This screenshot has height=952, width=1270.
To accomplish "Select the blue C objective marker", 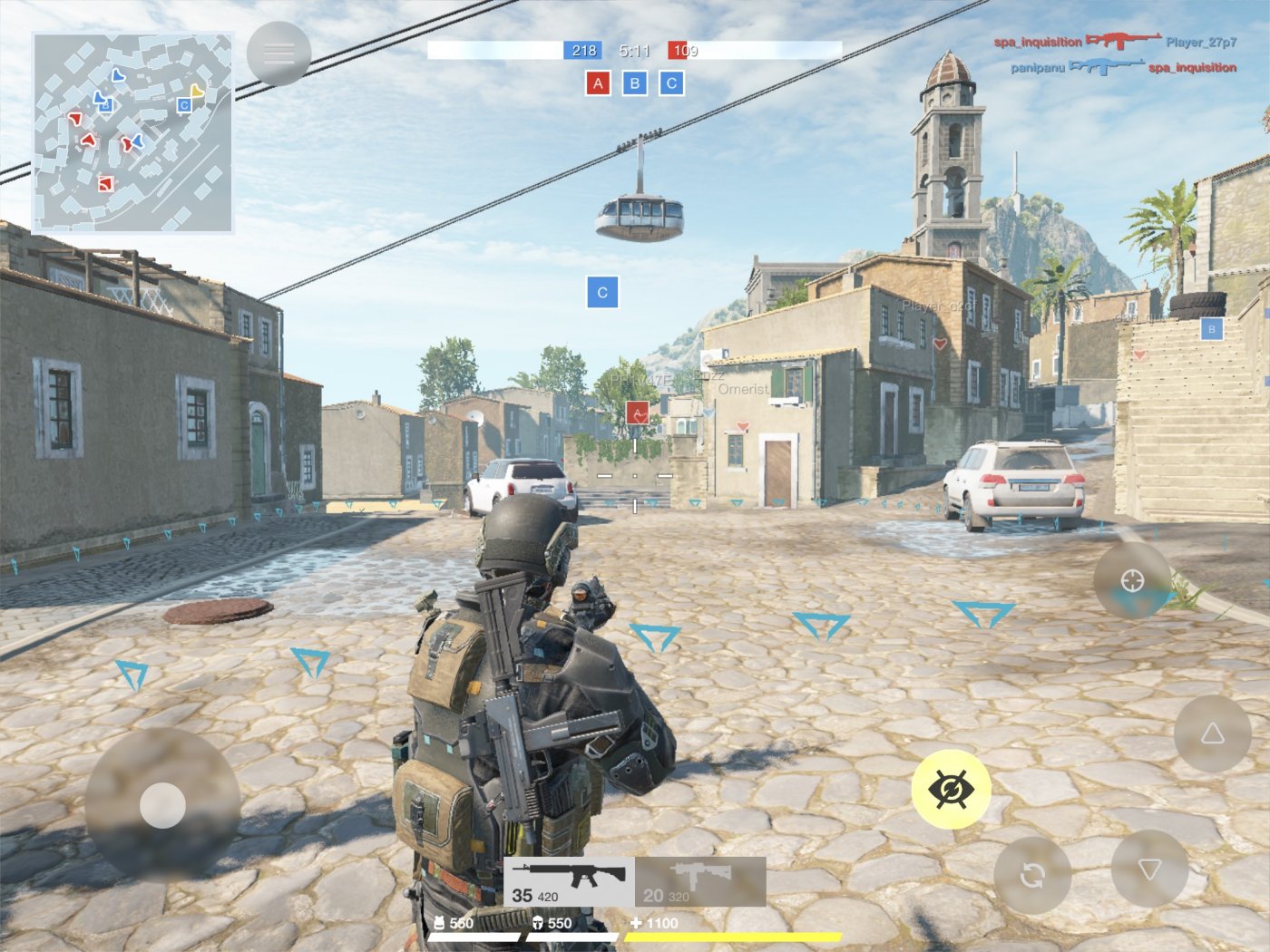I will [601, 292].
